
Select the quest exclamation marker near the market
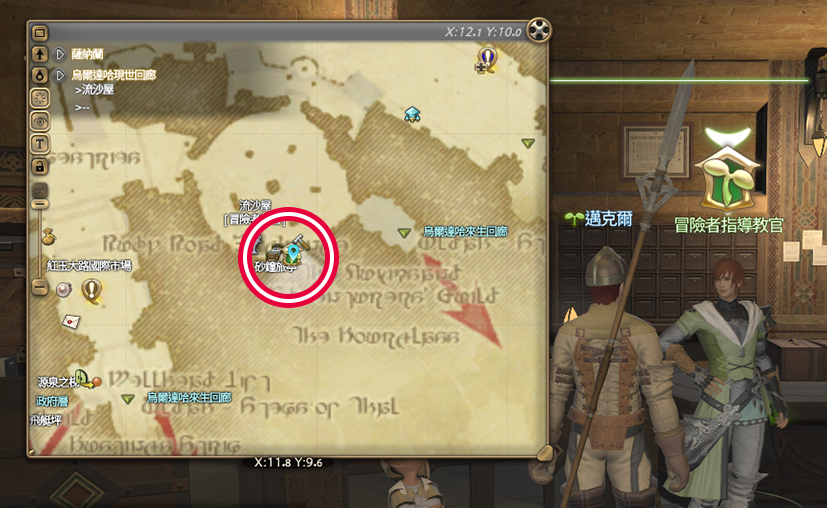click(93, 290)
